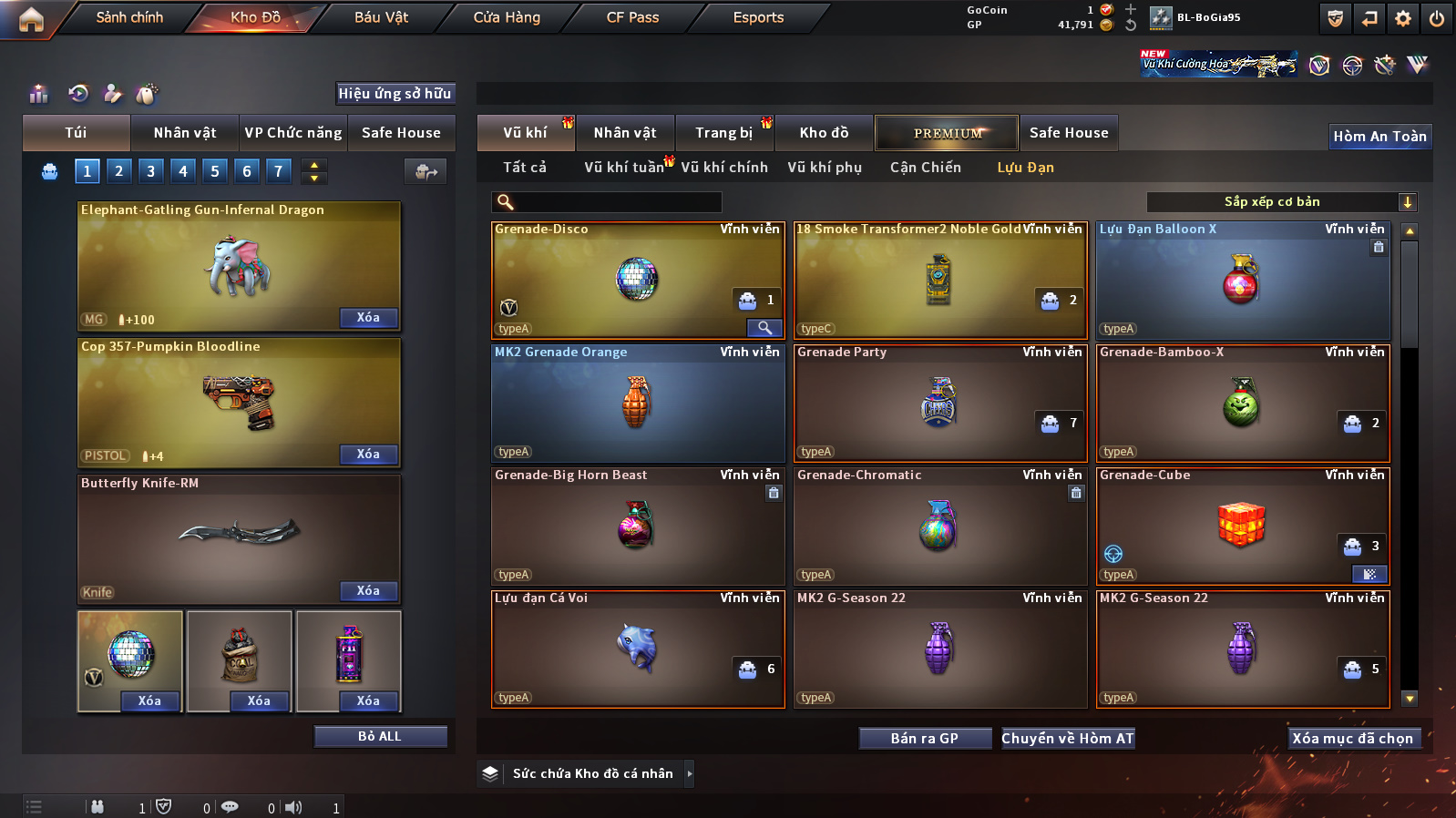
Task: Remove the Cop 357-Pumpkin Bloodline pistol
Action: (368, 455)
